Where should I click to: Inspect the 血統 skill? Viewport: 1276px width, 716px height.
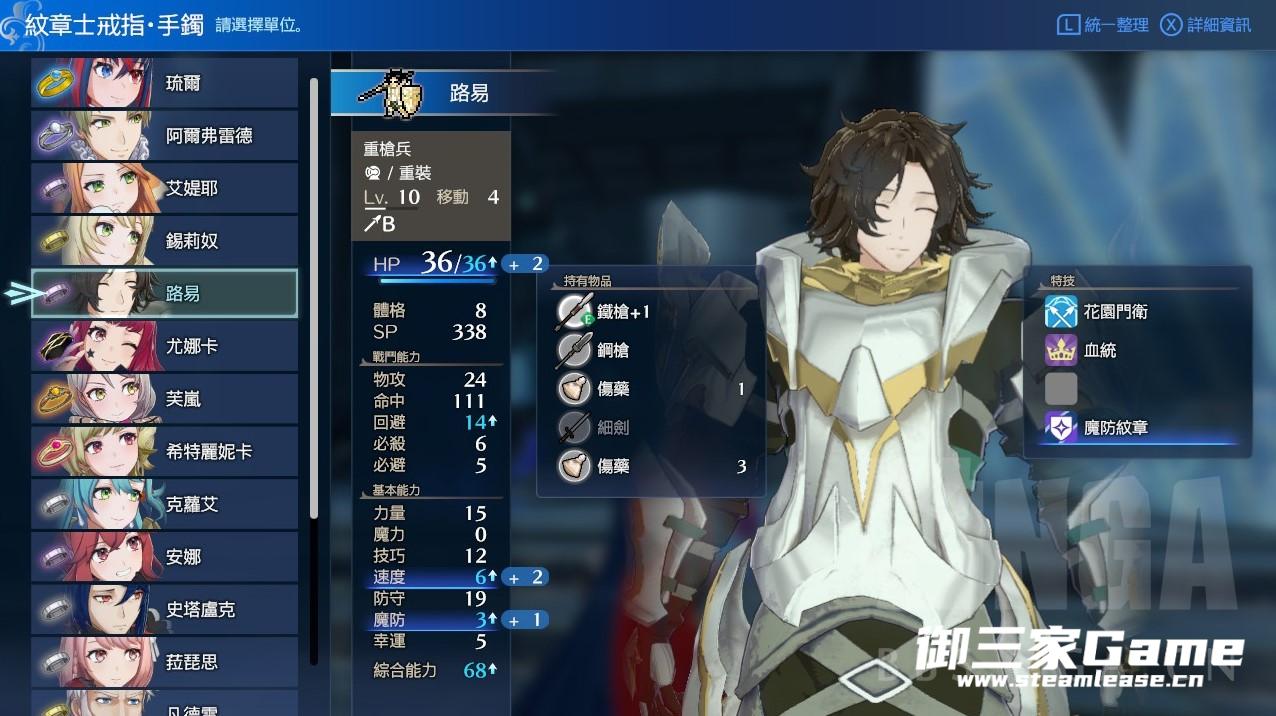point(1099,350)
